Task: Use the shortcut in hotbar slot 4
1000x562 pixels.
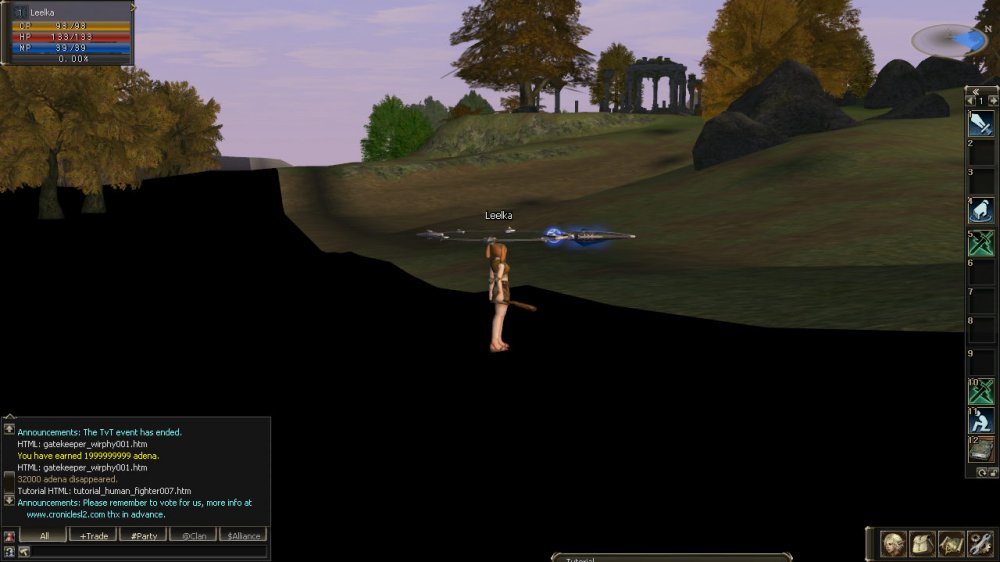Action: point(981,210)
